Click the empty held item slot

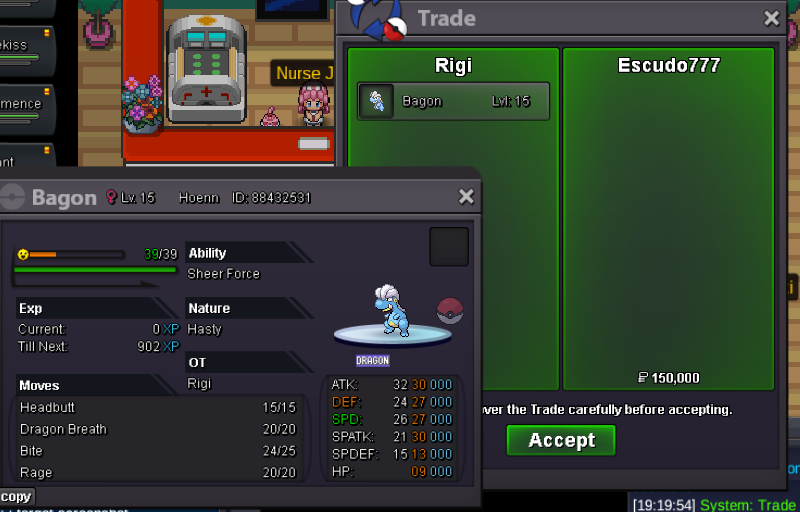click(x=449, y=247)
